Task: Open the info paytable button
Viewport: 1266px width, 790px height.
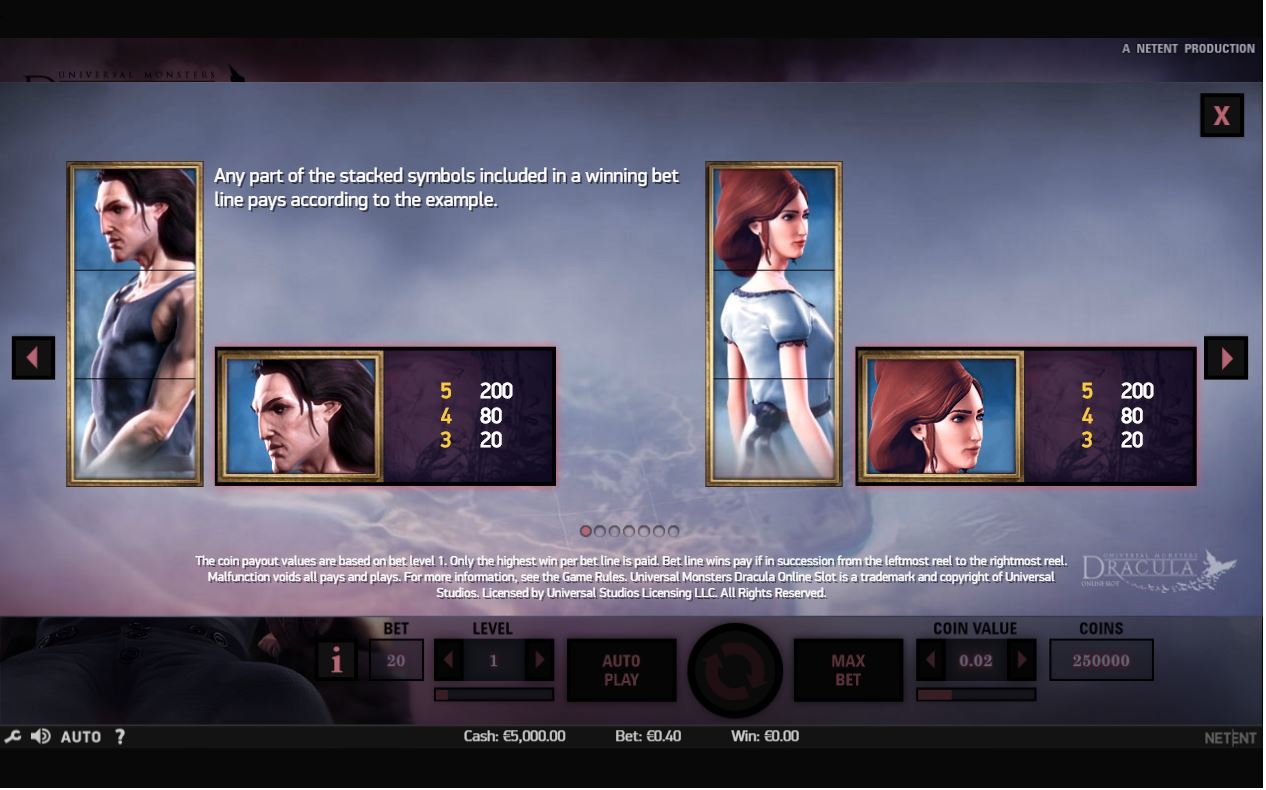Action: click(337, 660)
